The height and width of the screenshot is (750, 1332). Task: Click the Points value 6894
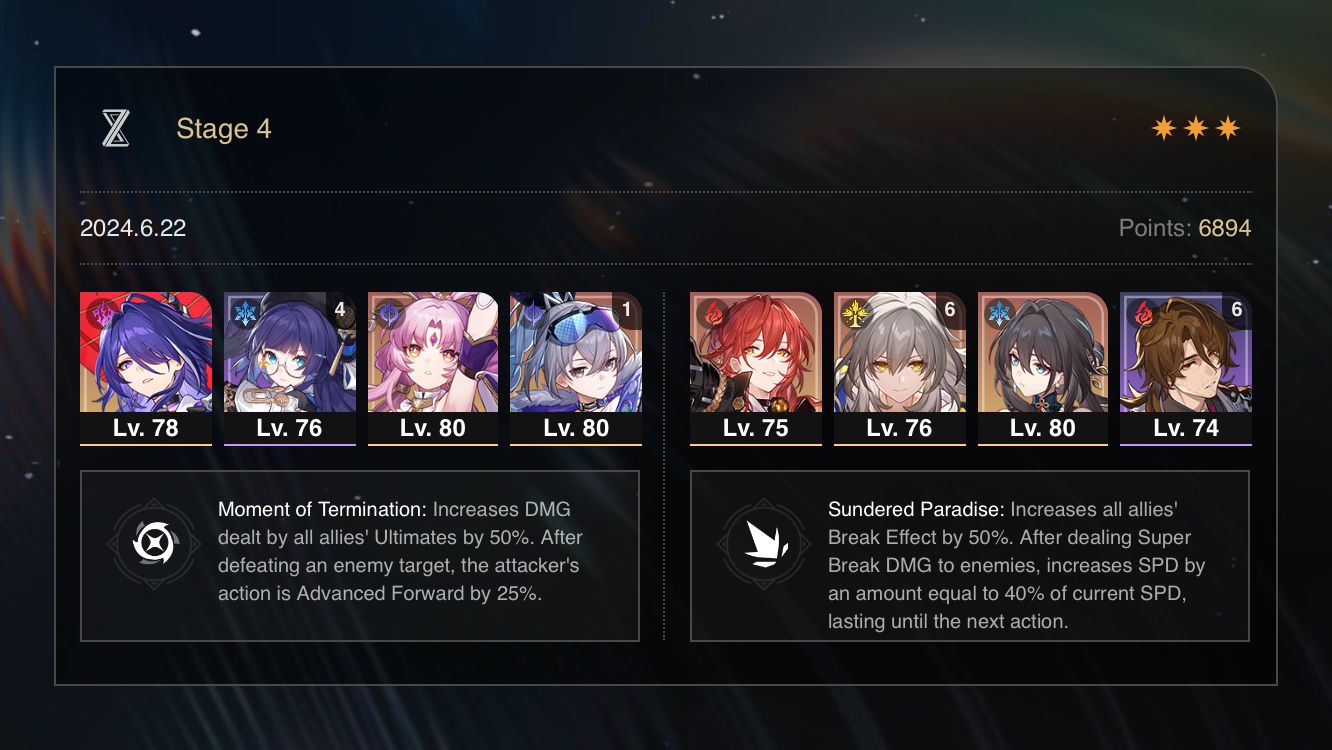coord(1220,228)
